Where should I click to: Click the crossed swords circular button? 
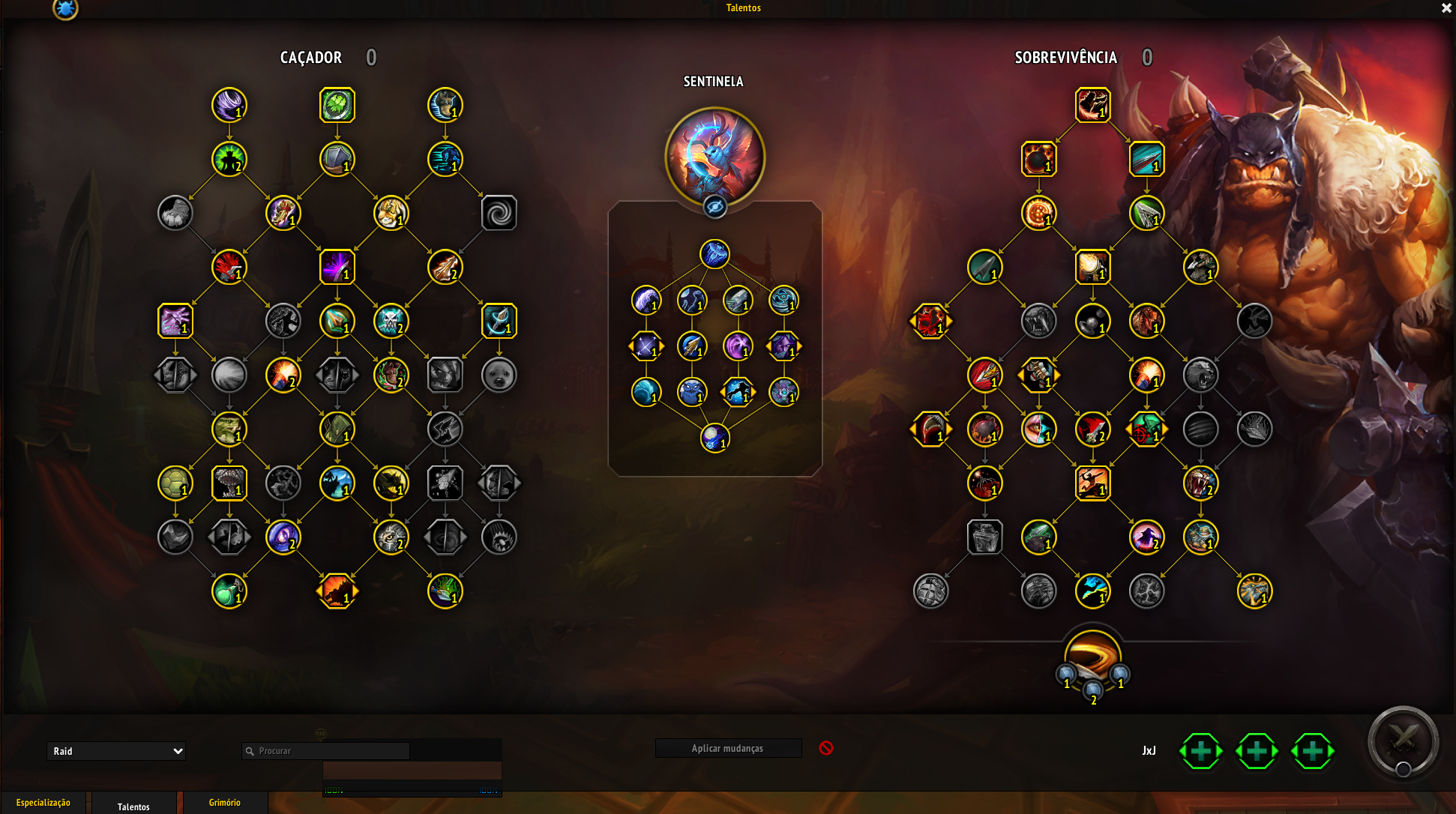pyautogui.click(x=1403, y=741)
